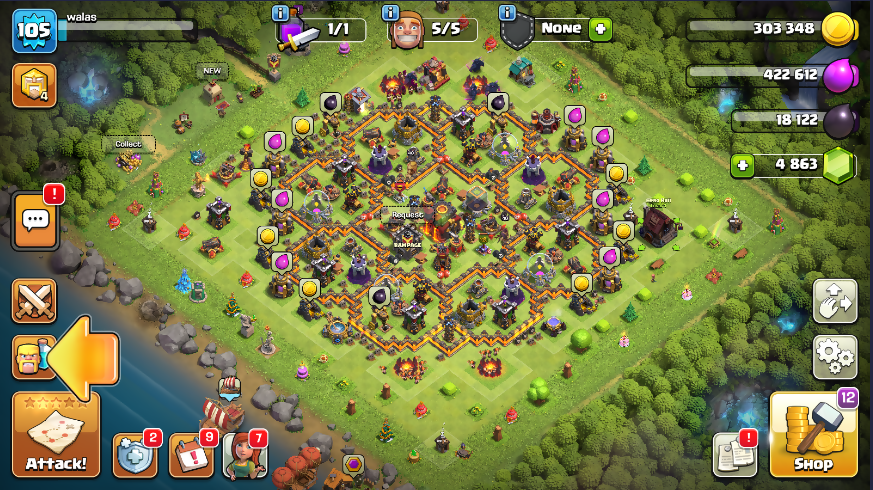873x490 pixels.
Task: Tap the Attack! button
Action: point(56,434)
